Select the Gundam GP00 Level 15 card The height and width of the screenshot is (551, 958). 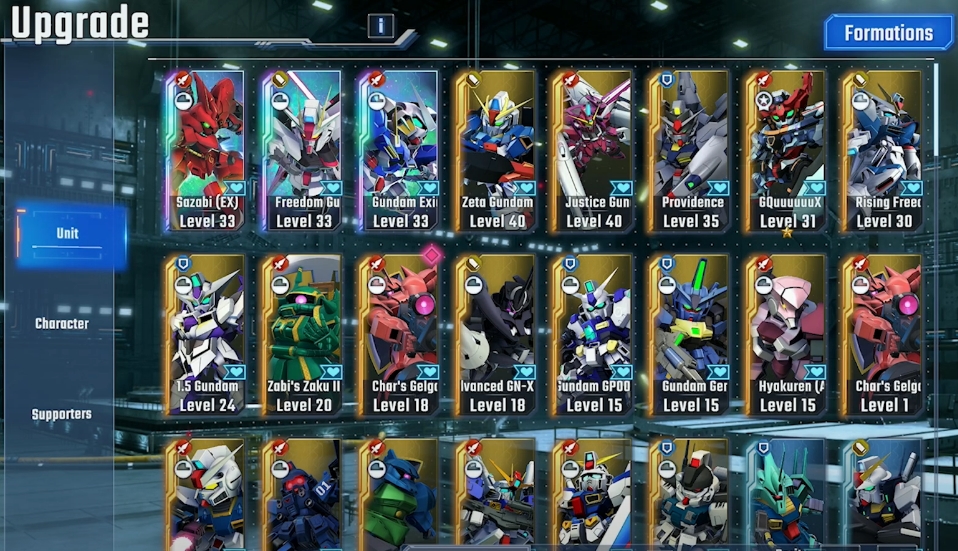click(593, 334)
